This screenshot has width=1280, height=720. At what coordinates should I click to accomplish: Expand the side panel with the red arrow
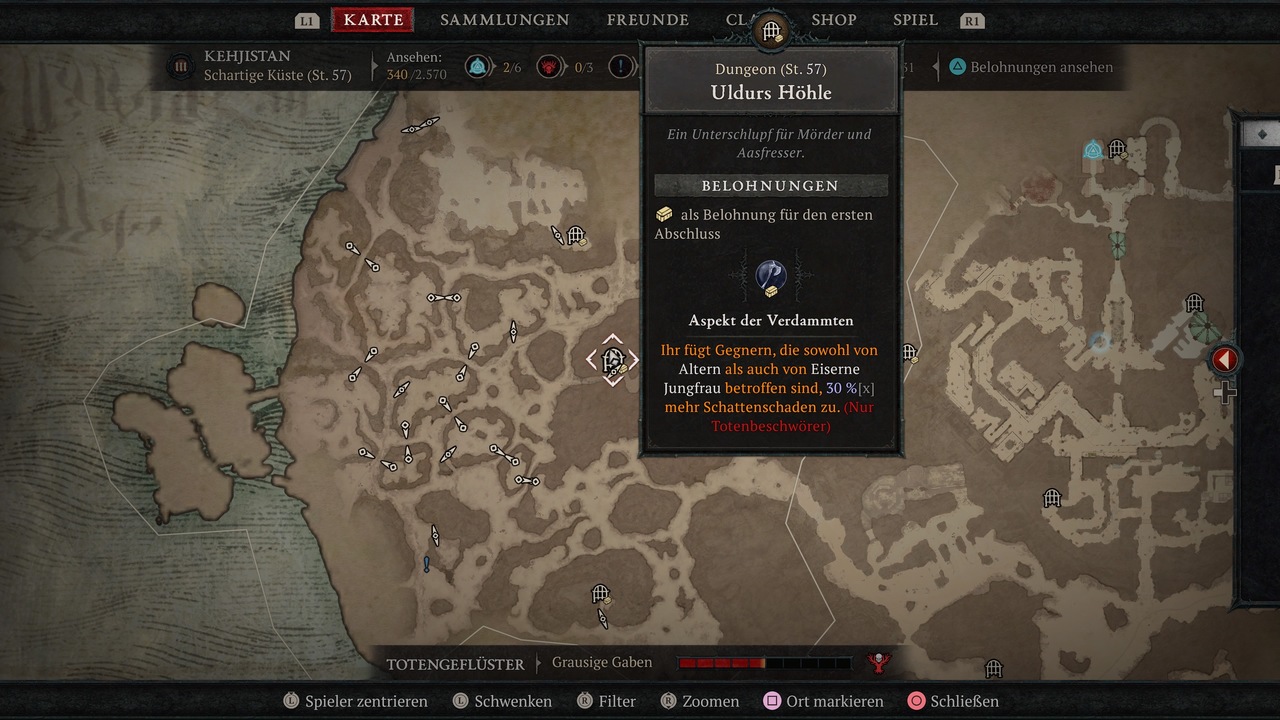point(1224,360)
